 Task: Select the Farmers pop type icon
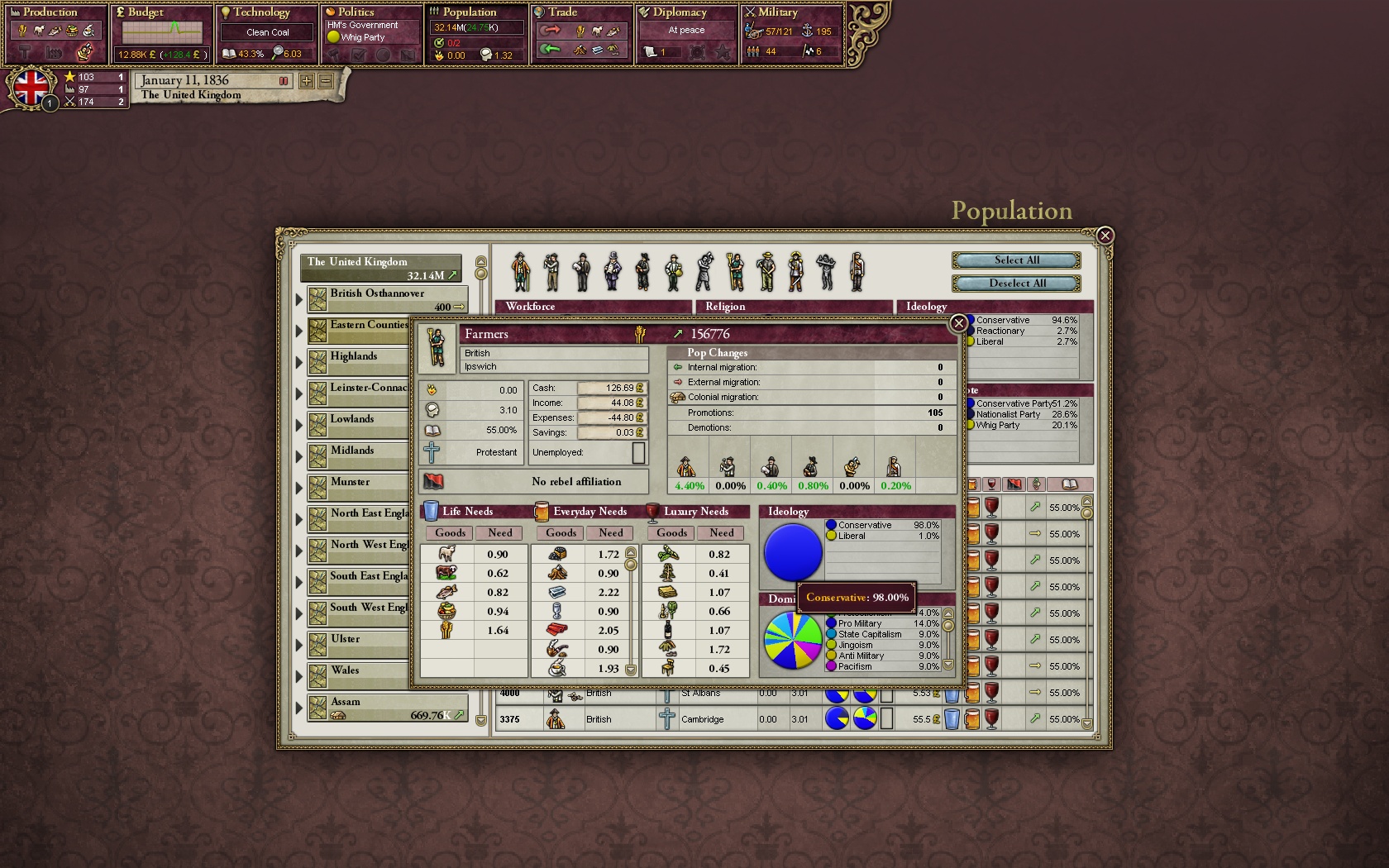tap(734, 269)
